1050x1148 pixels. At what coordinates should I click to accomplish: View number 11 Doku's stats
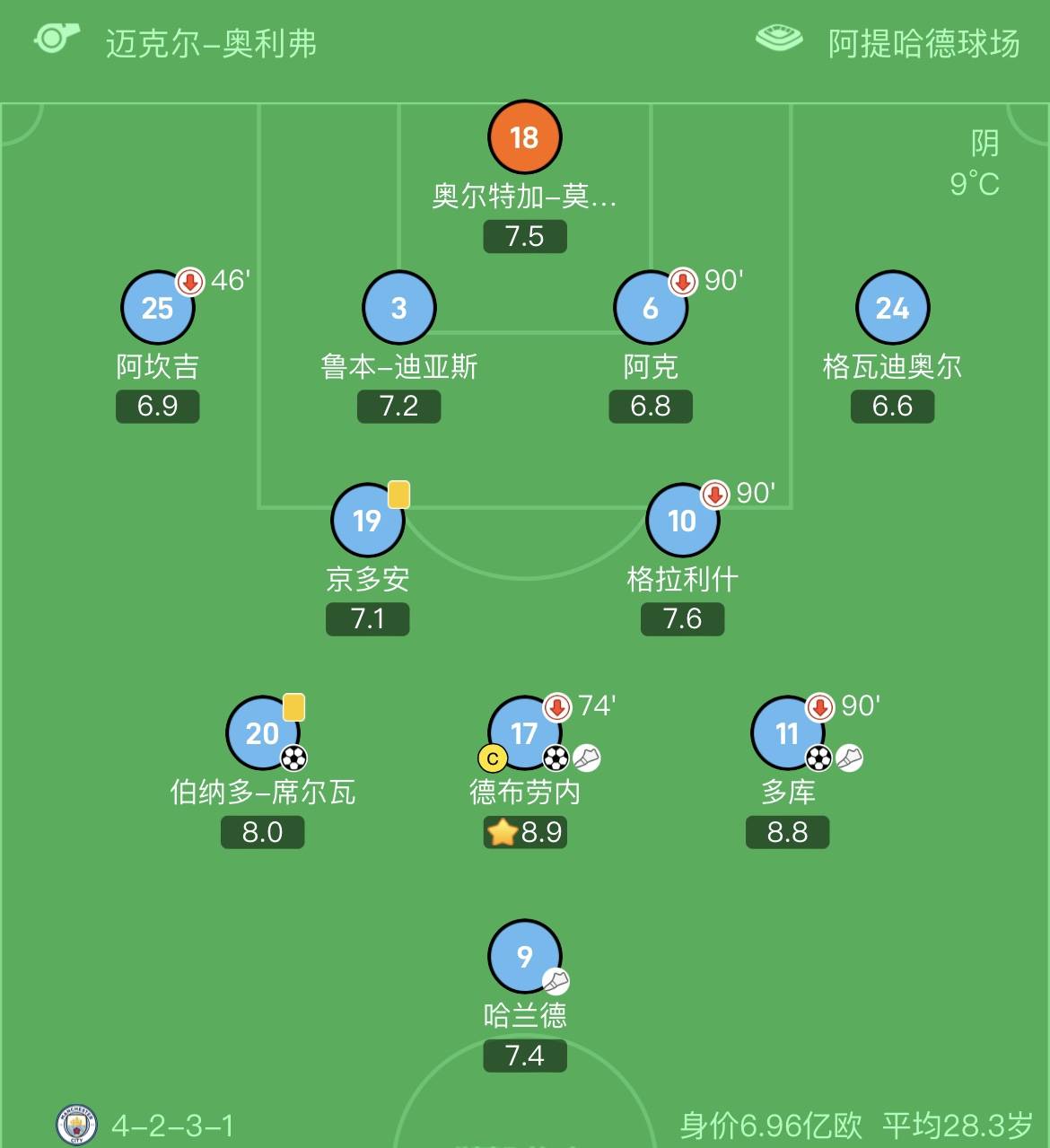(x=787, y=733)
